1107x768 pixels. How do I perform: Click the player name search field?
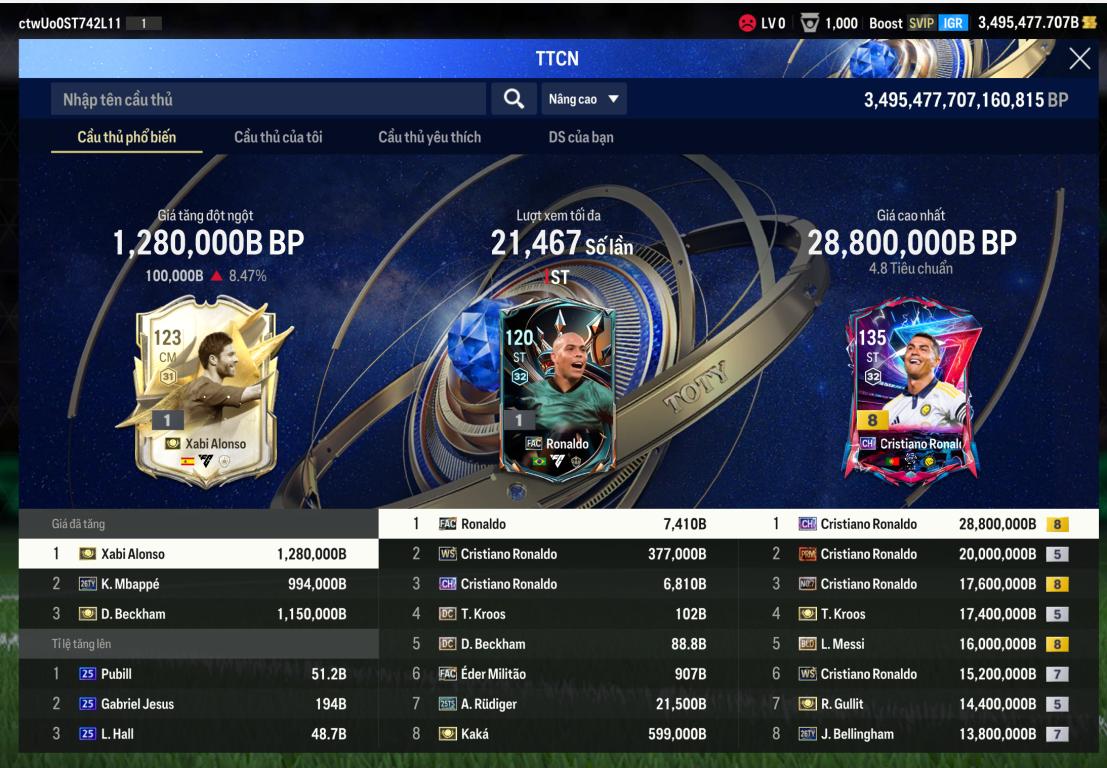pyautogui.click(x=270, y=99)
